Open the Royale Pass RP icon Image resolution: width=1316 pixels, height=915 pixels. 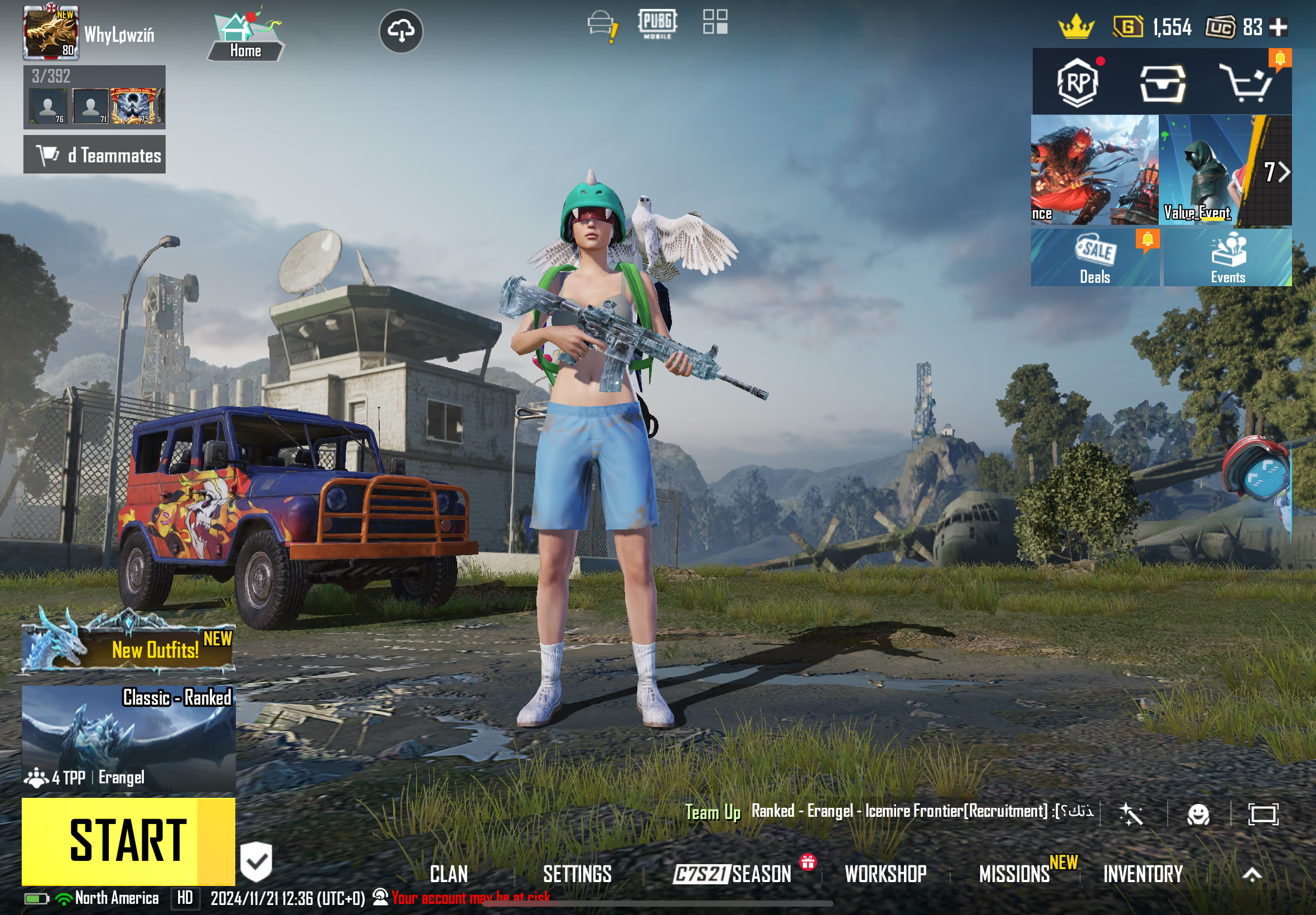tap(1078, 83)
